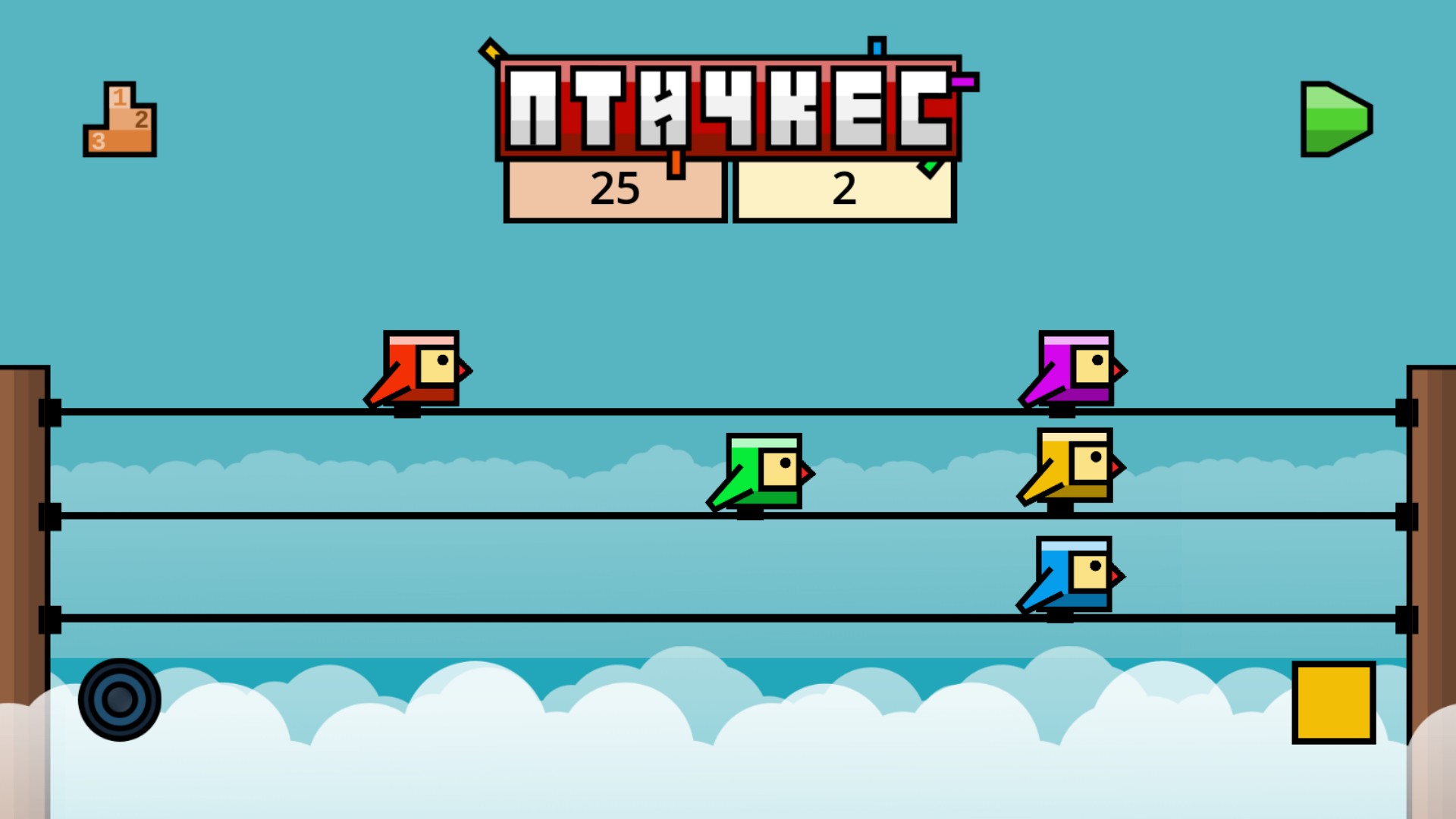Open the leaderboard podium
This screenshot has height=819, width=1456.
pyautogui.click(x=119, y=120)
